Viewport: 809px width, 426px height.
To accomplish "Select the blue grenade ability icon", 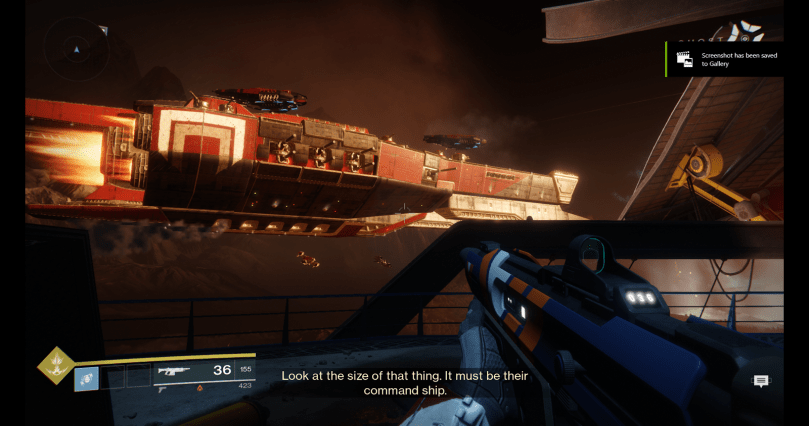I will [x=86, y=378].
